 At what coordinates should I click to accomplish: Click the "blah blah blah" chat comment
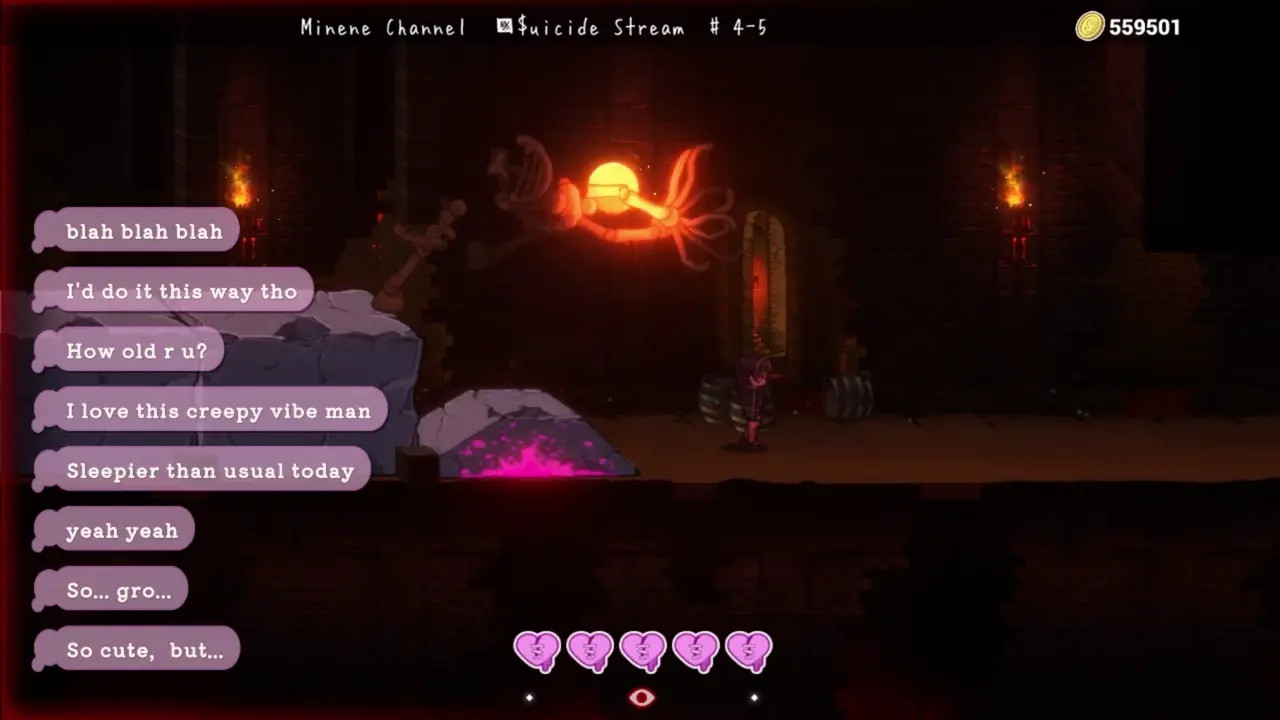coord(144,231)
